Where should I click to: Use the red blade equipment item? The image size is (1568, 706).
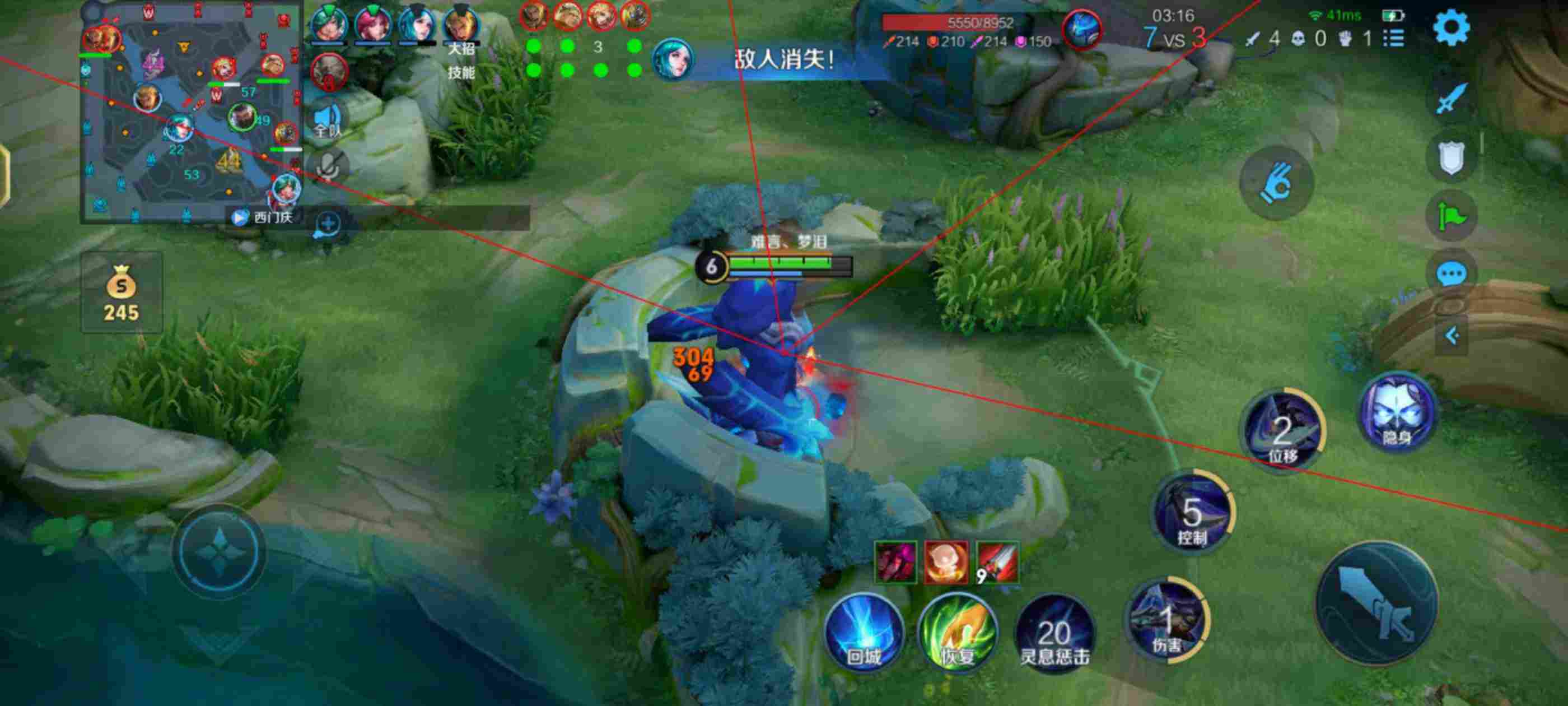point(997,562)
